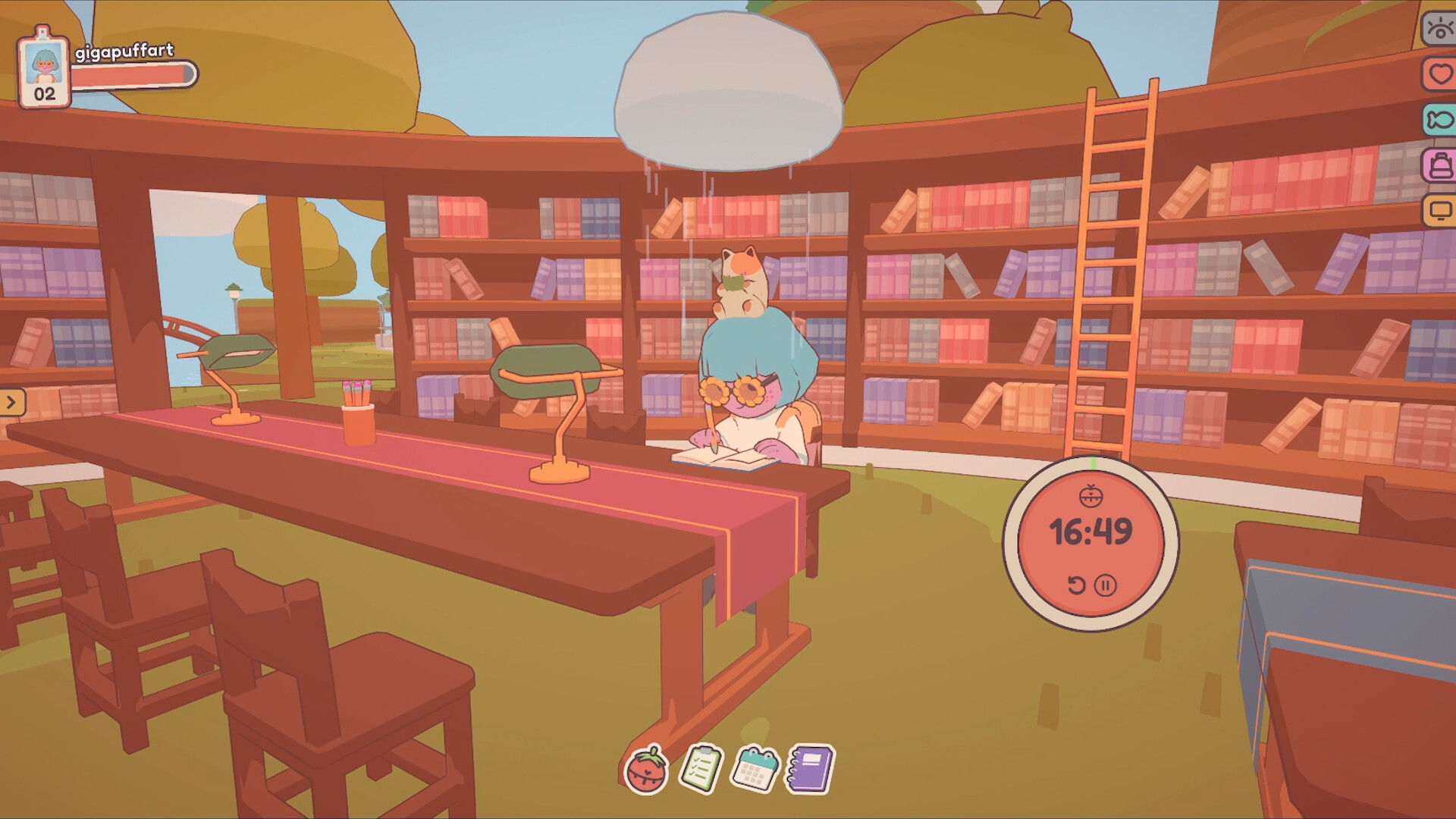Click the level 02 badge
The height and width of the screenshot is (819, 1456).
click(43, 94)
